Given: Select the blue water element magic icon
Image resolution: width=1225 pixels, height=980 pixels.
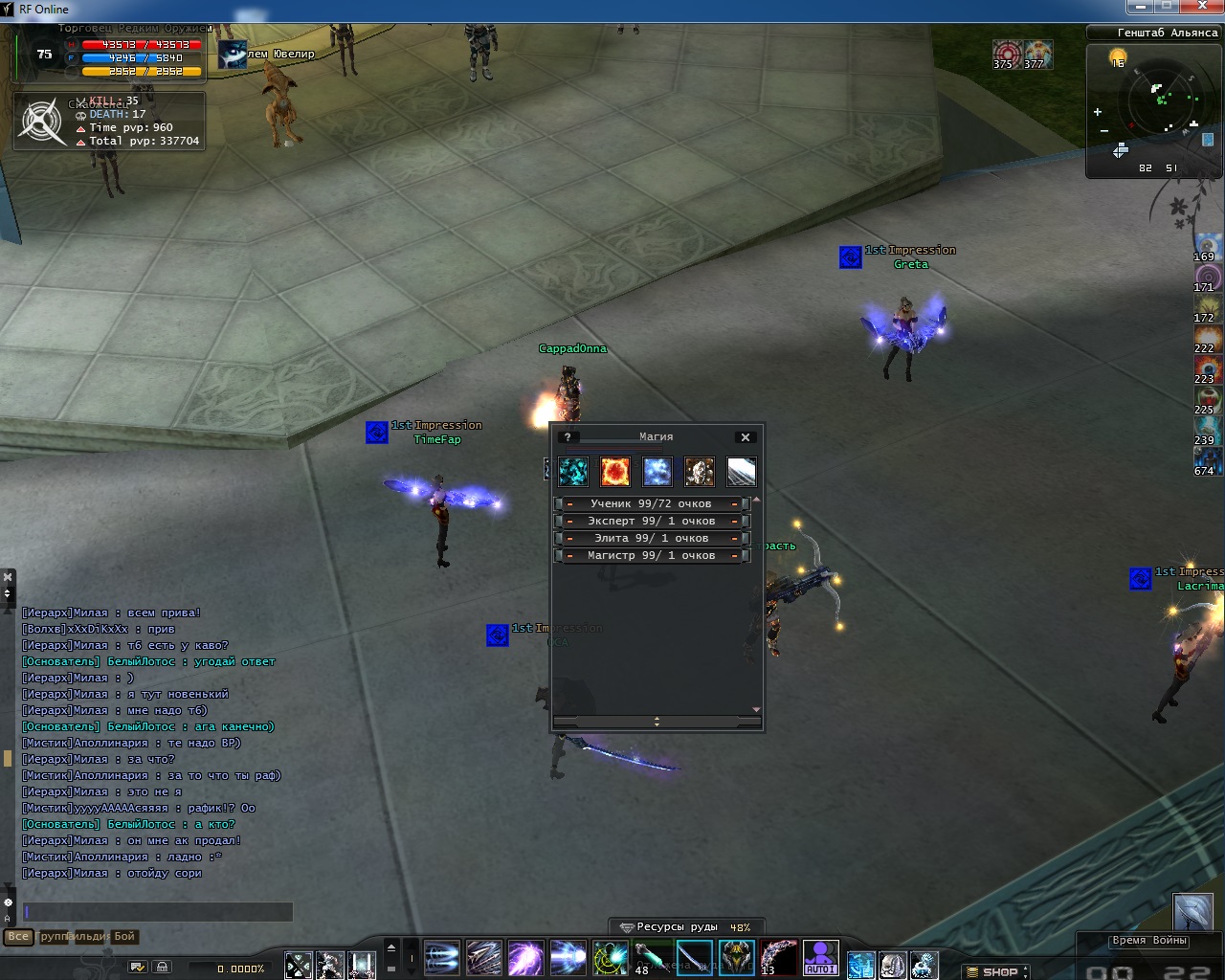Looking at the screenshot, I should pos(657,471).
